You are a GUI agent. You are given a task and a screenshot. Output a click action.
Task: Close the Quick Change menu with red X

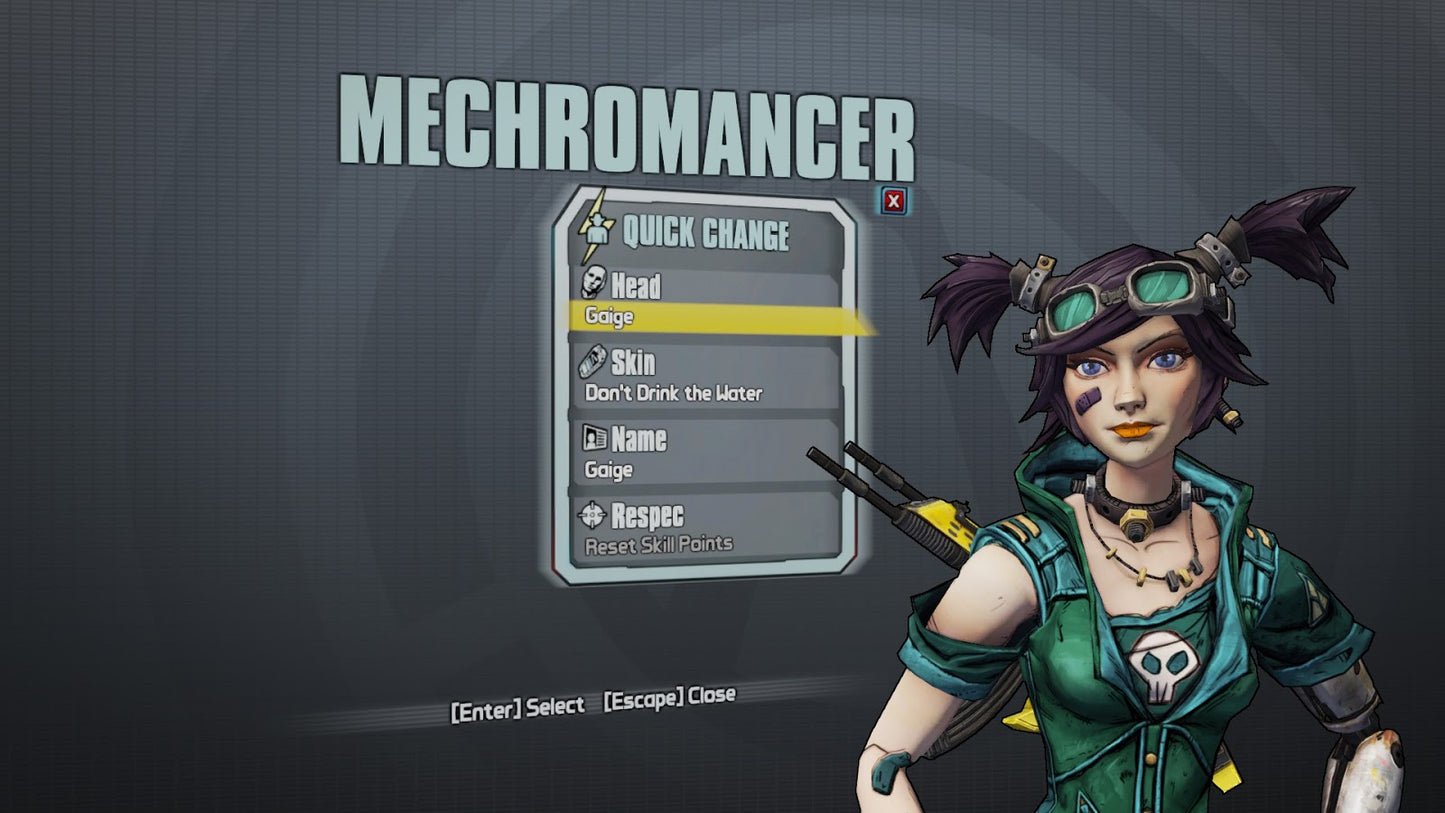(x=893, y=201)
